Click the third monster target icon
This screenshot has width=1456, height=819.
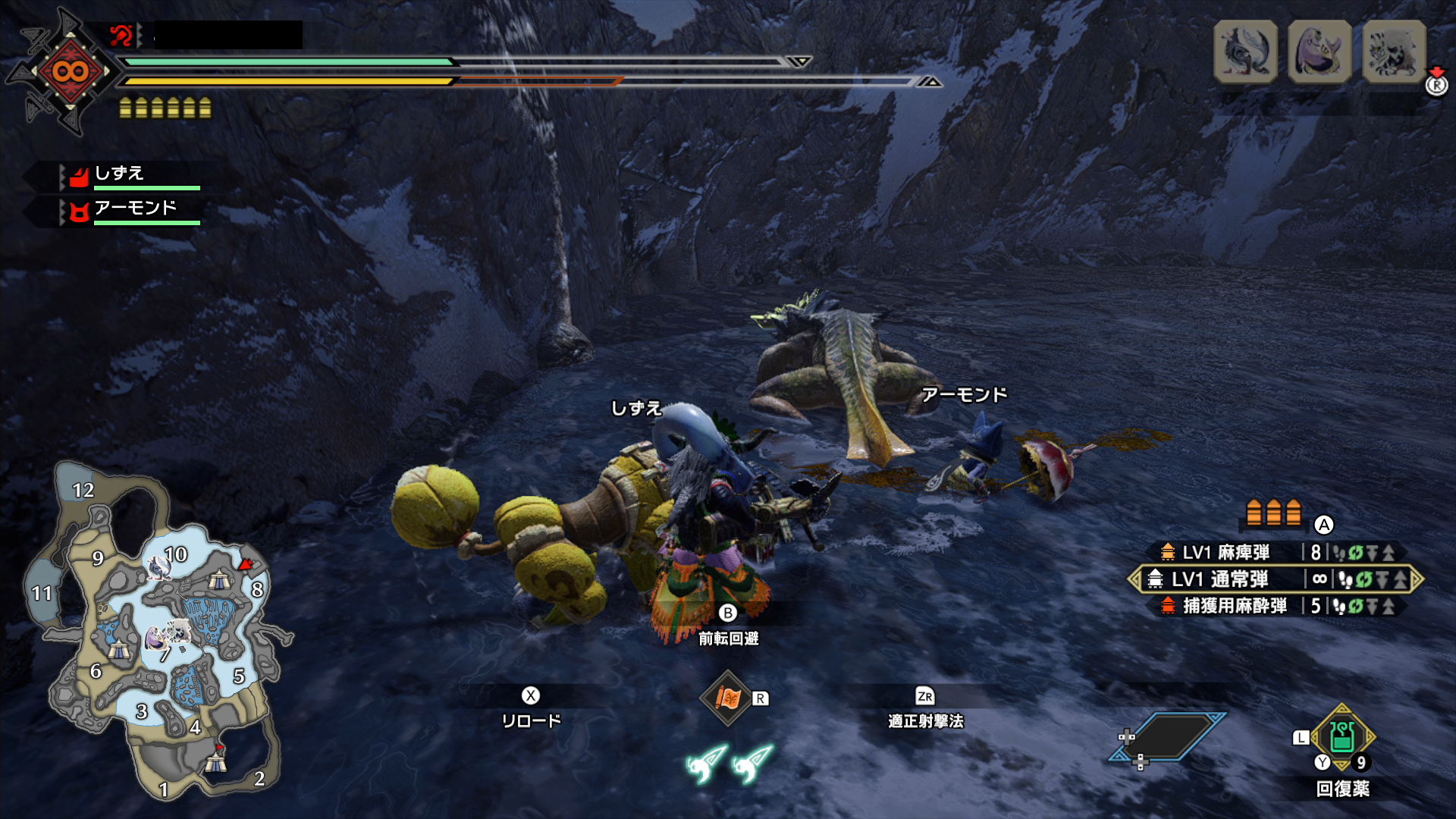pyautogui.click(x=1394, y=52)
